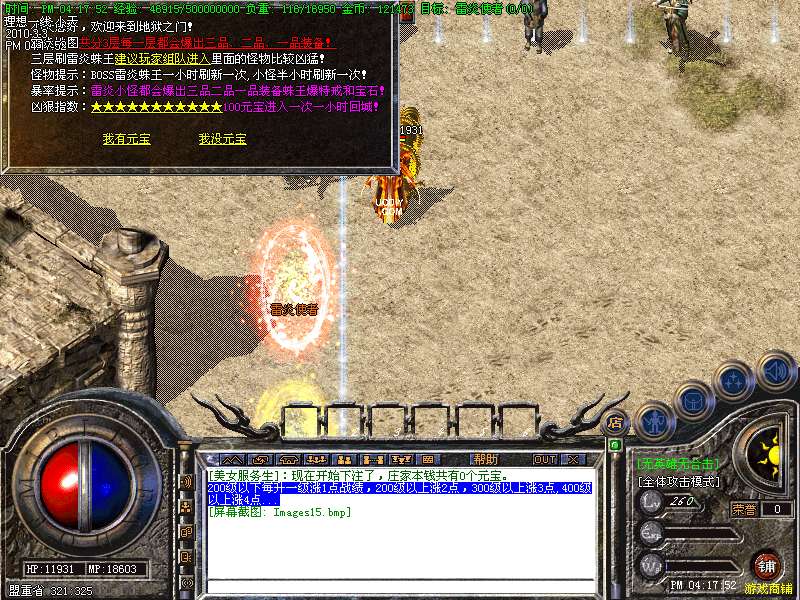Open the 店 shop round button
800x600 pixels.
pyautogui.click(x=615, y=421)
